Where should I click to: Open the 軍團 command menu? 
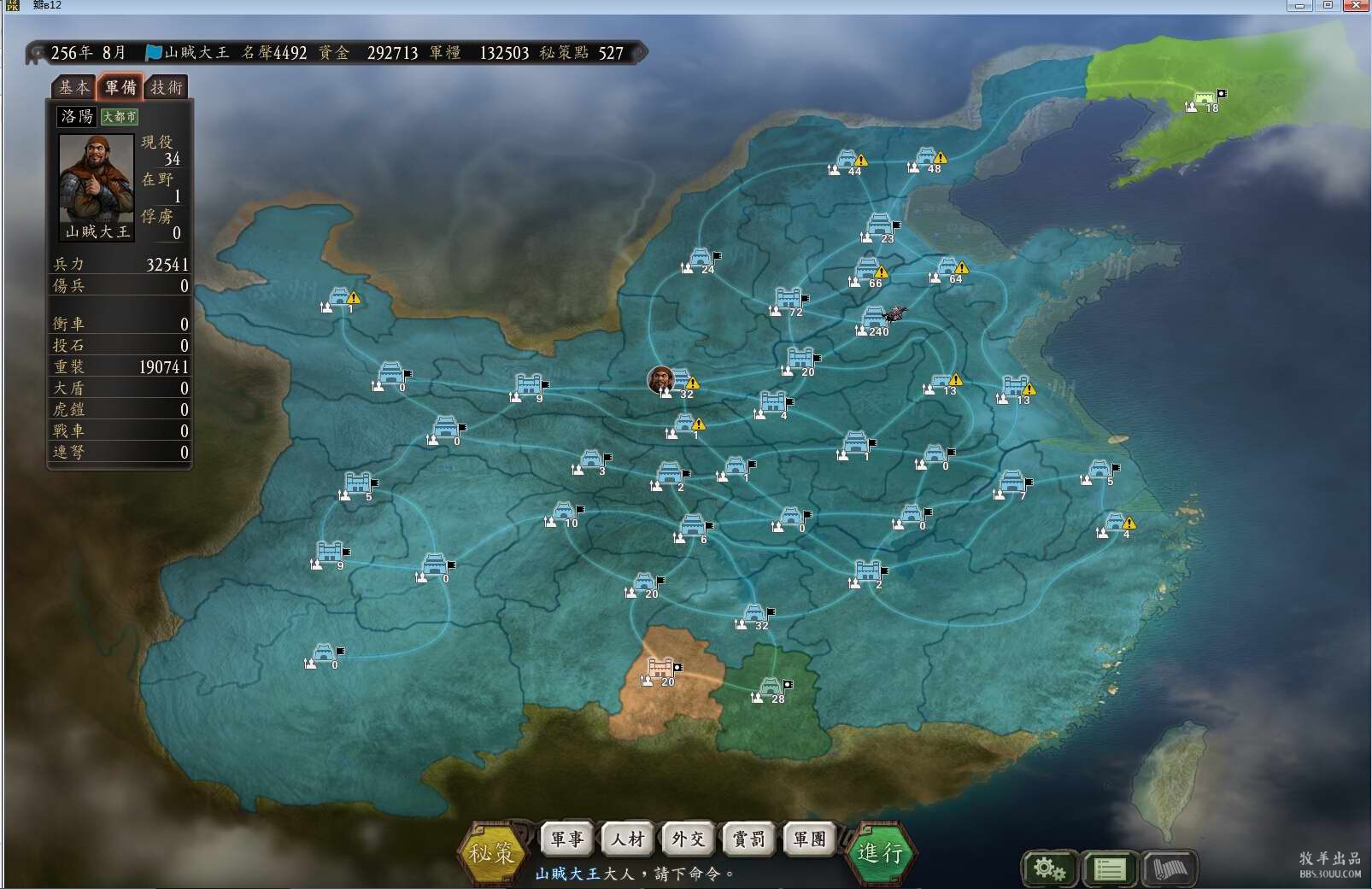click(x=810, y=839)
